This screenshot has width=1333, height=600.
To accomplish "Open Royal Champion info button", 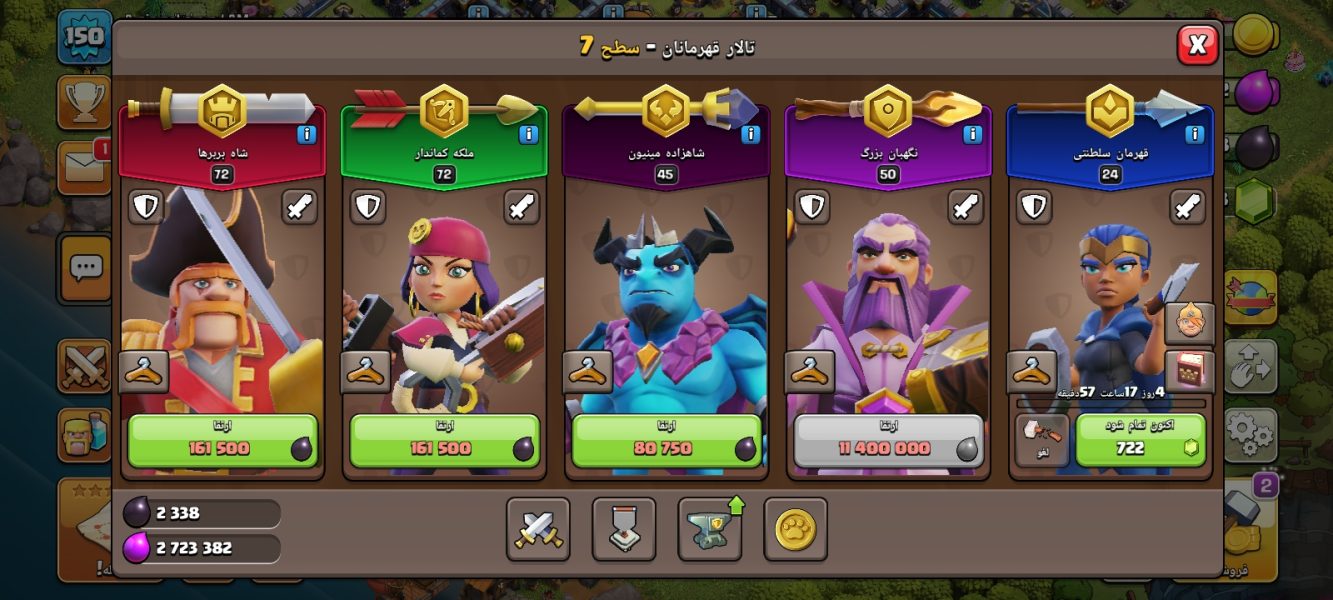I will pyautogui.click(x=1194, y=135).
